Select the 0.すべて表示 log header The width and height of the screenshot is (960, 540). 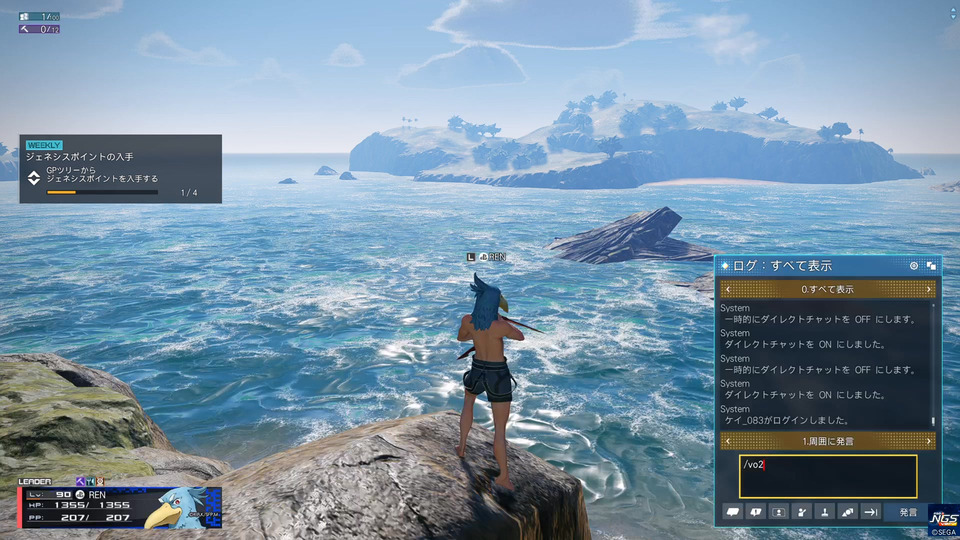828,289
